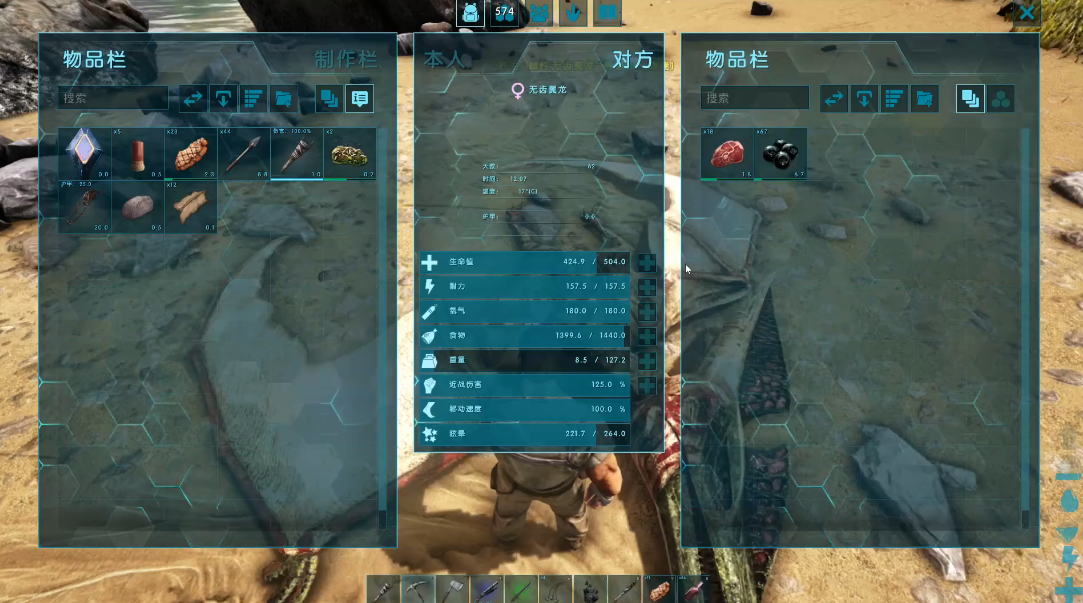
Task: Select the black berries stack
Action: pos(780,154)
